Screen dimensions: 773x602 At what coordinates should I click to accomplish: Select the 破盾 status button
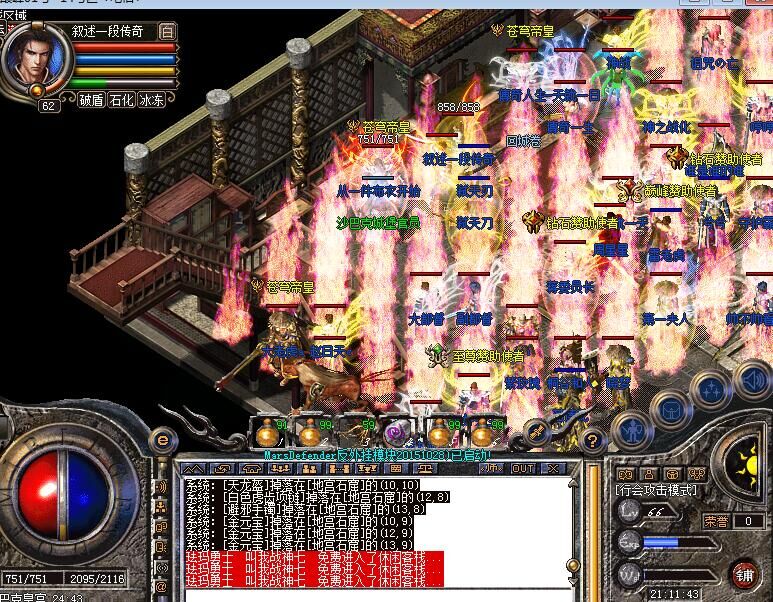(92, 100)
